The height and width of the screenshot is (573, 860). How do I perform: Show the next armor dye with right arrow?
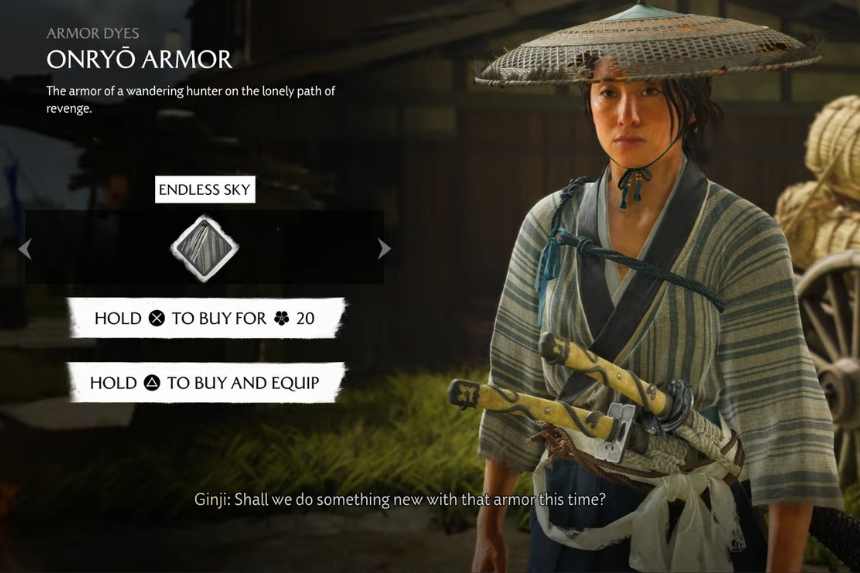(384, 249)
